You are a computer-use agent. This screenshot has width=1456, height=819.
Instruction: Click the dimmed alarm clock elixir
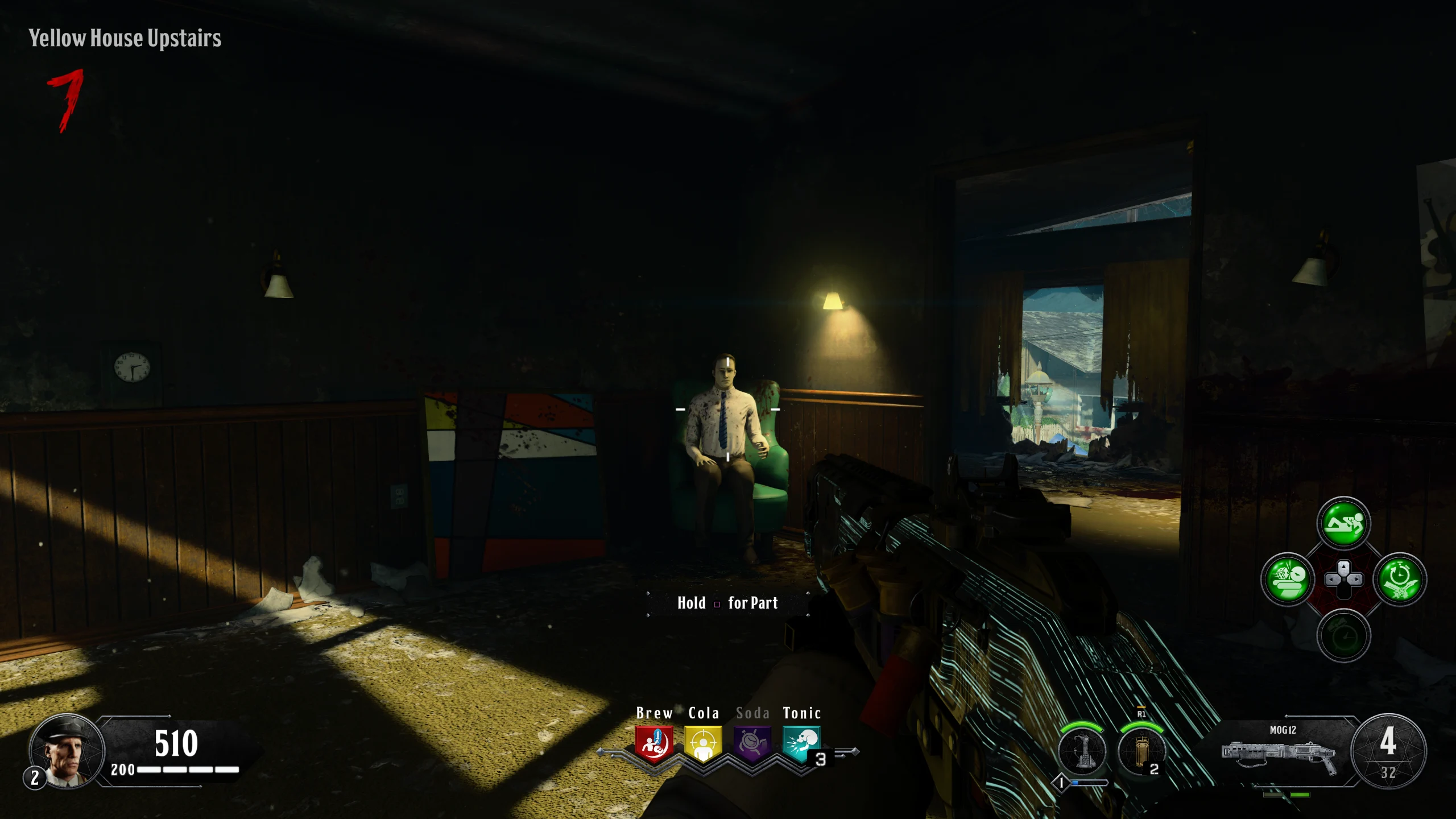(1343, 636)
